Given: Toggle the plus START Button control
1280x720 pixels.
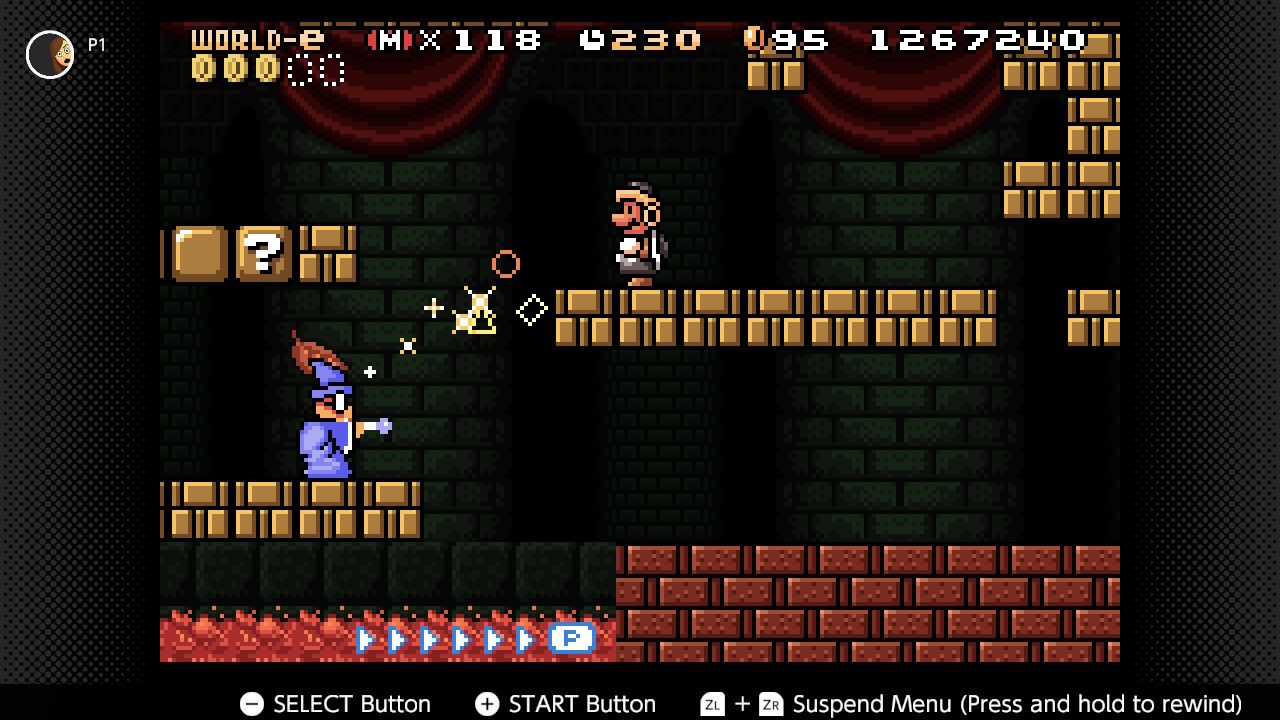Looking at the screenshot, I should coord(487,704).
